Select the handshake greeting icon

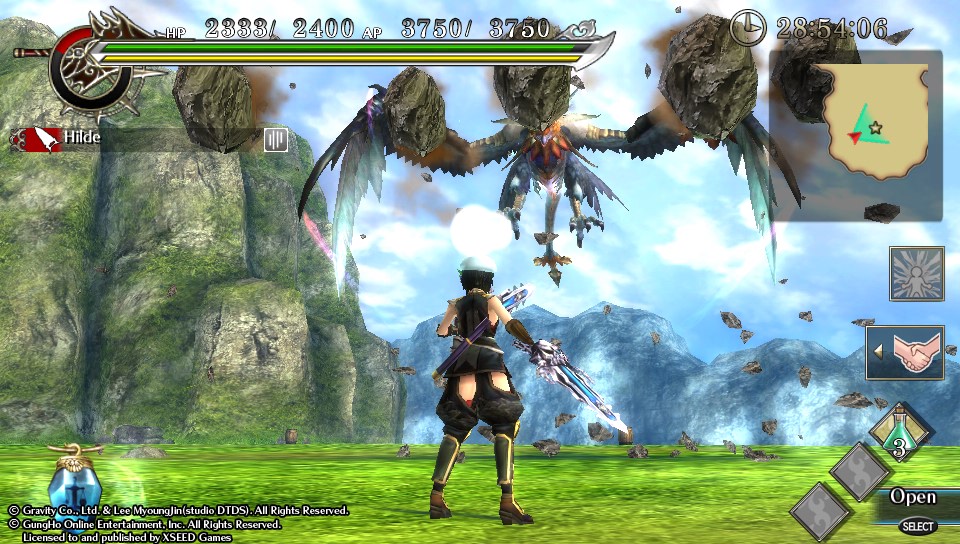pos(910,352)
